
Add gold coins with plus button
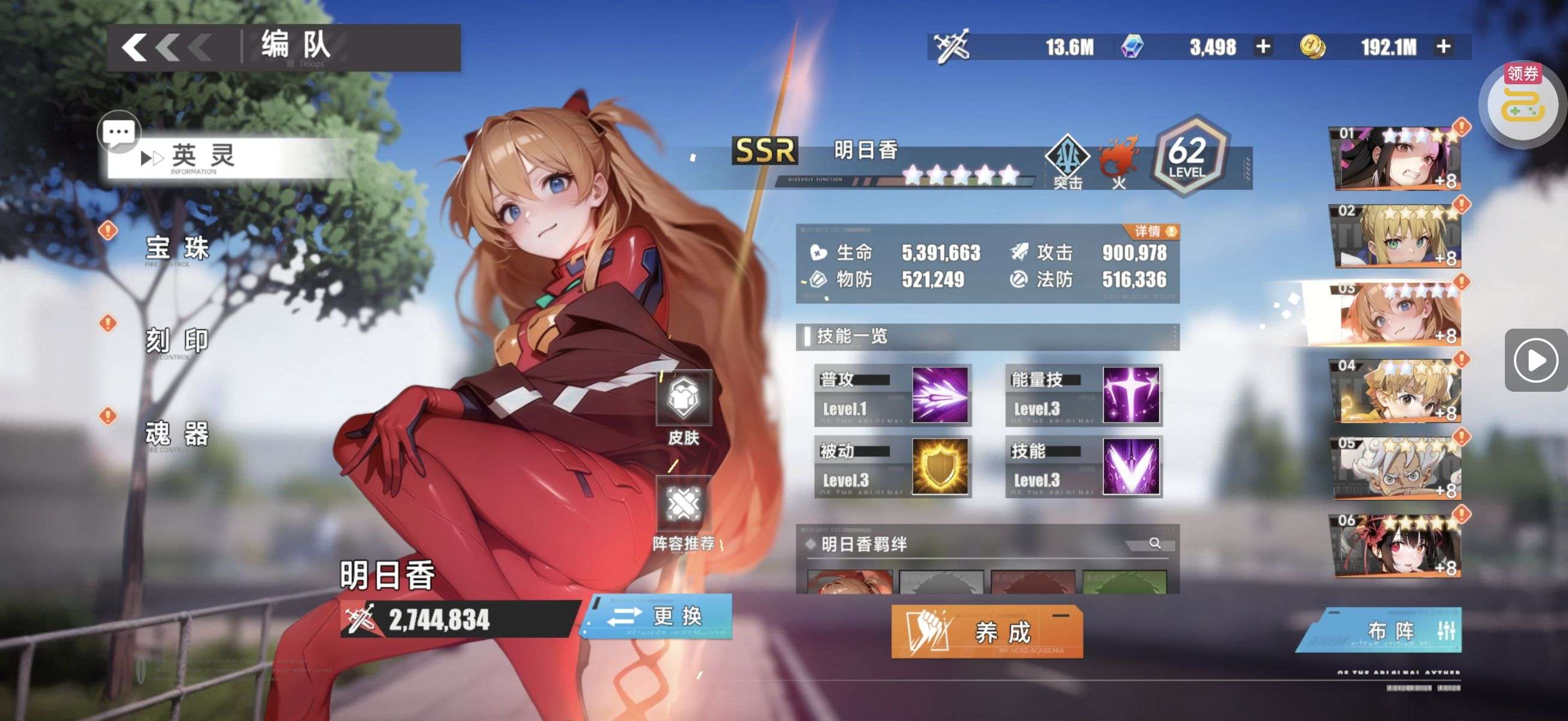point(1442,47)
